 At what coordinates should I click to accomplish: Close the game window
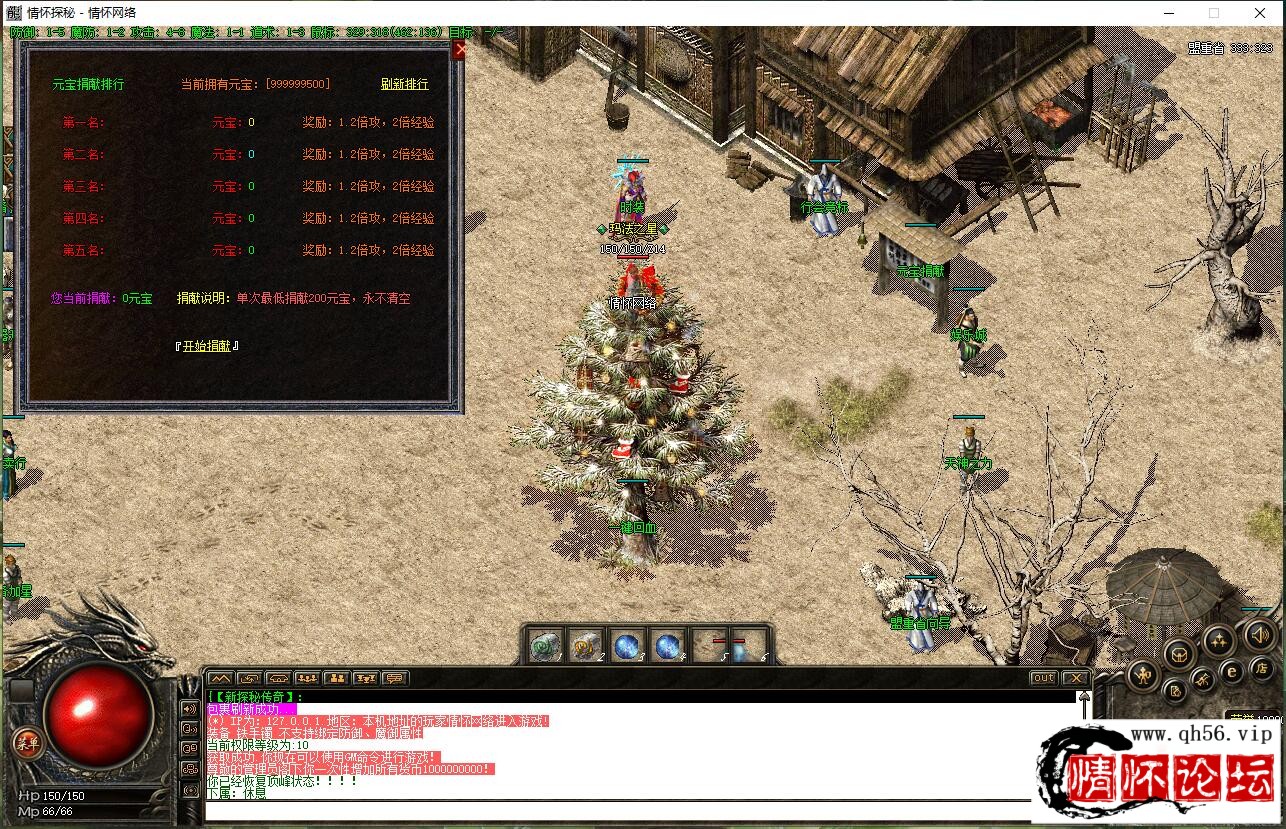tap(1260, 13)
